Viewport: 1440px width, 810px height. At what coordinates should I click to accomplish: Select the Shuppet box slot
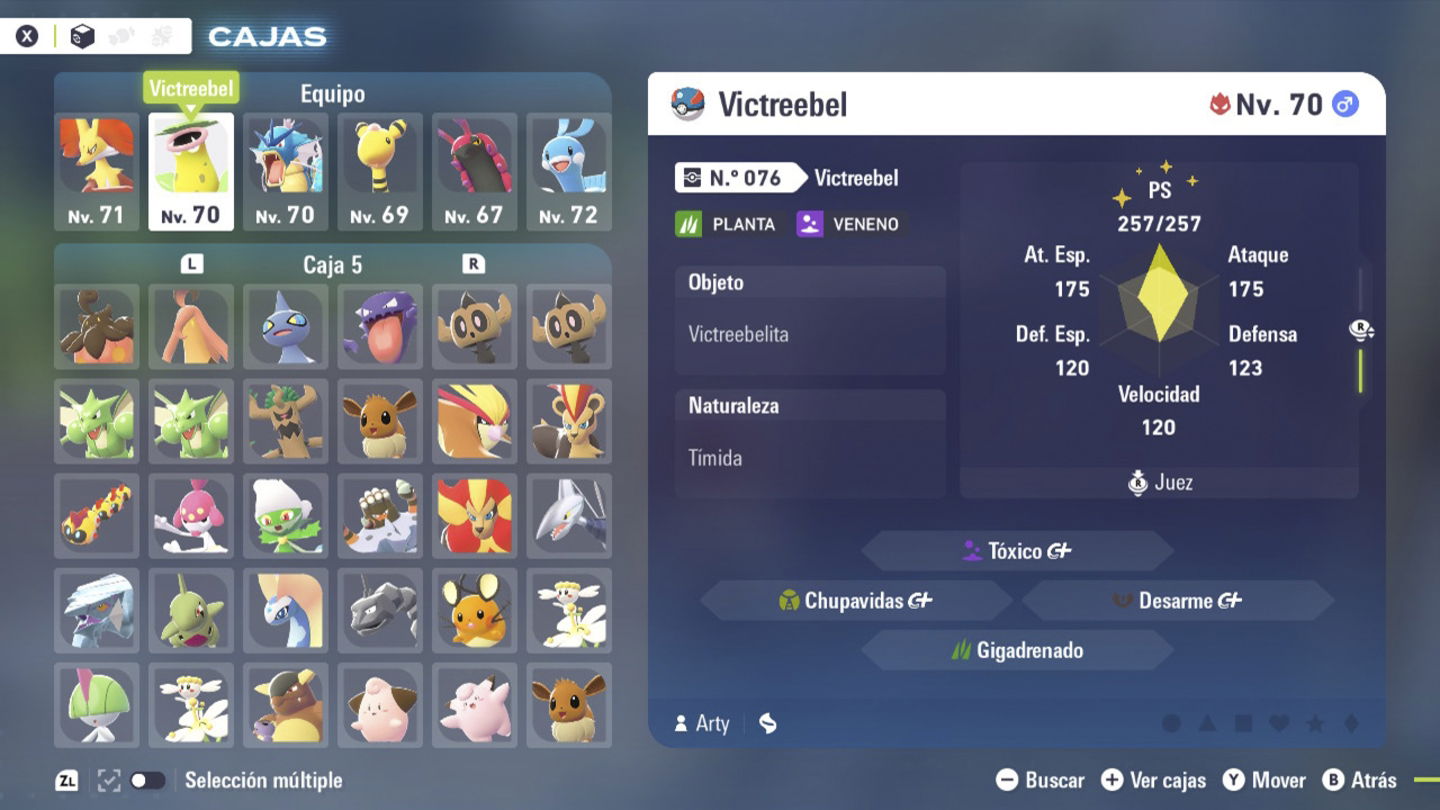[x=285, y=327]
